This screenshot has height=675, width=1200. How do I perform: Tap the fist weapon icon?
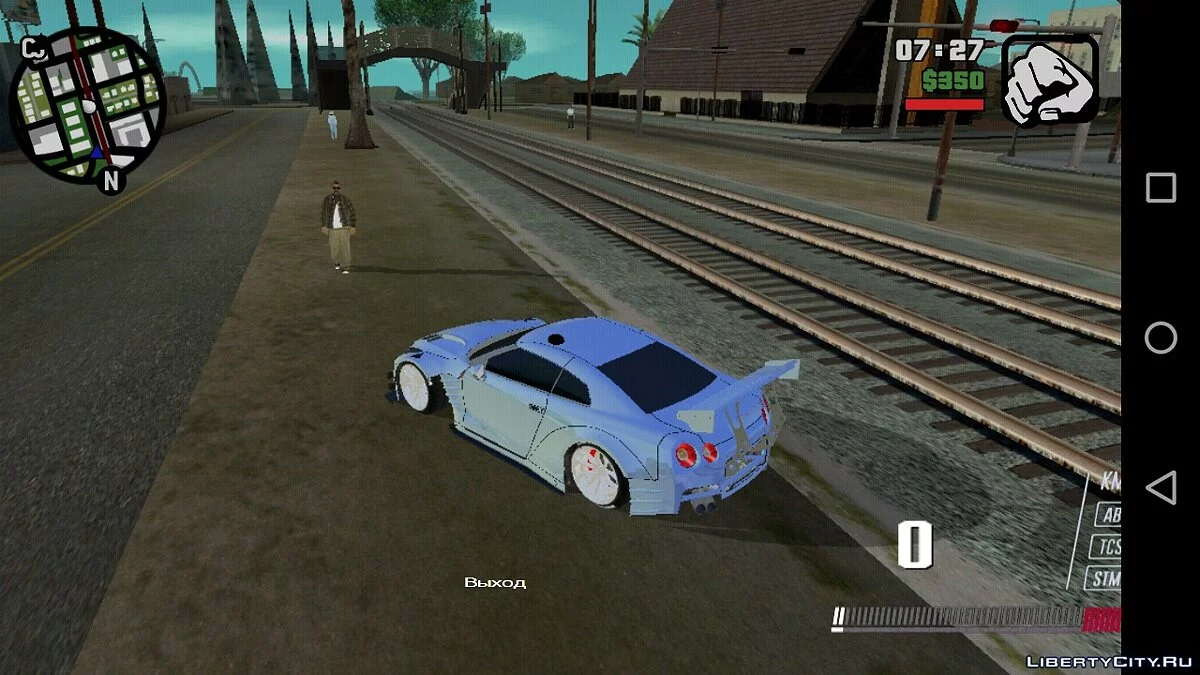click(x=1050, y=80)
